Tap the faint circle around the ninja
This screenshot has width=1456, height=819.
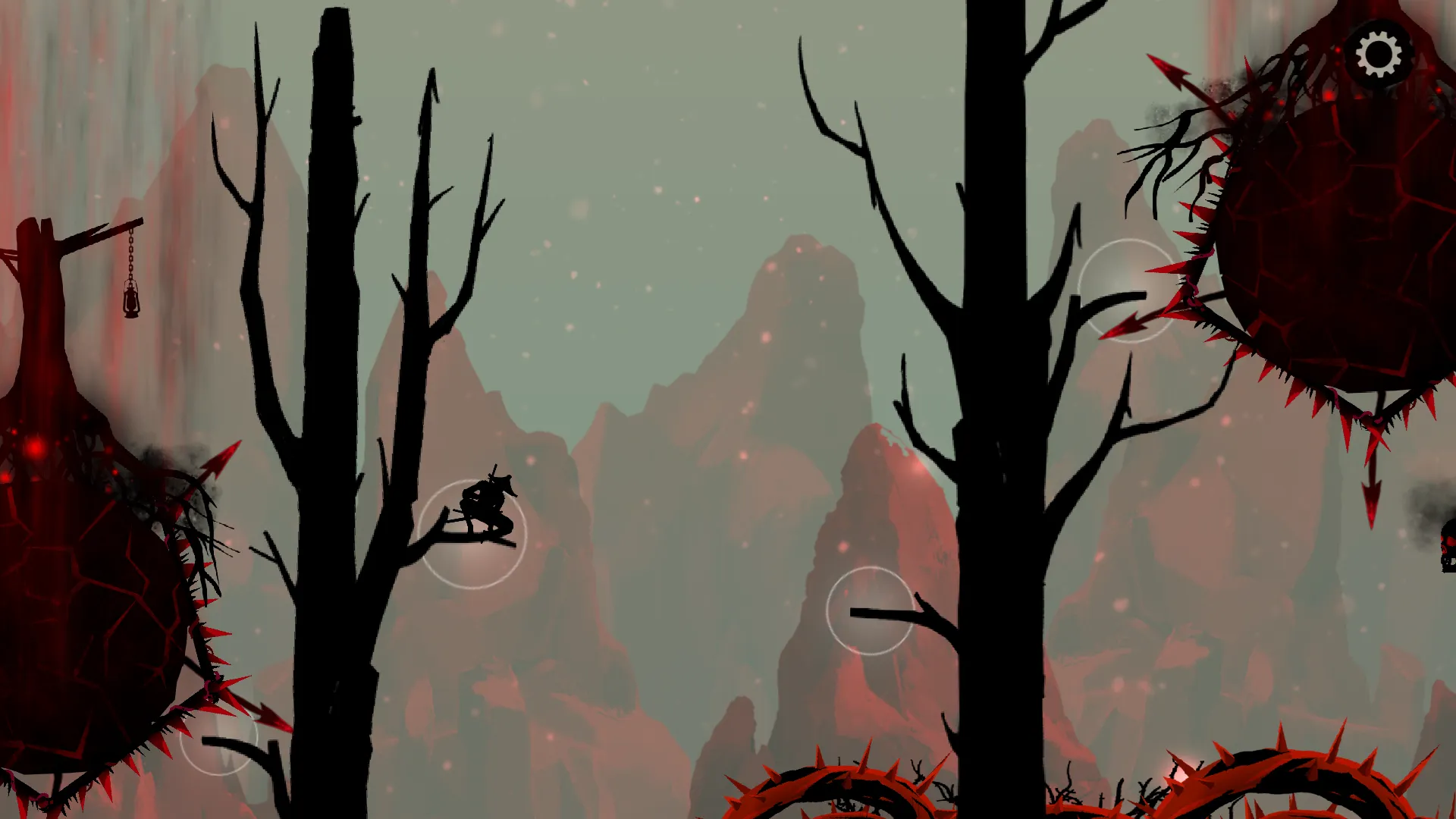(474, 535)
